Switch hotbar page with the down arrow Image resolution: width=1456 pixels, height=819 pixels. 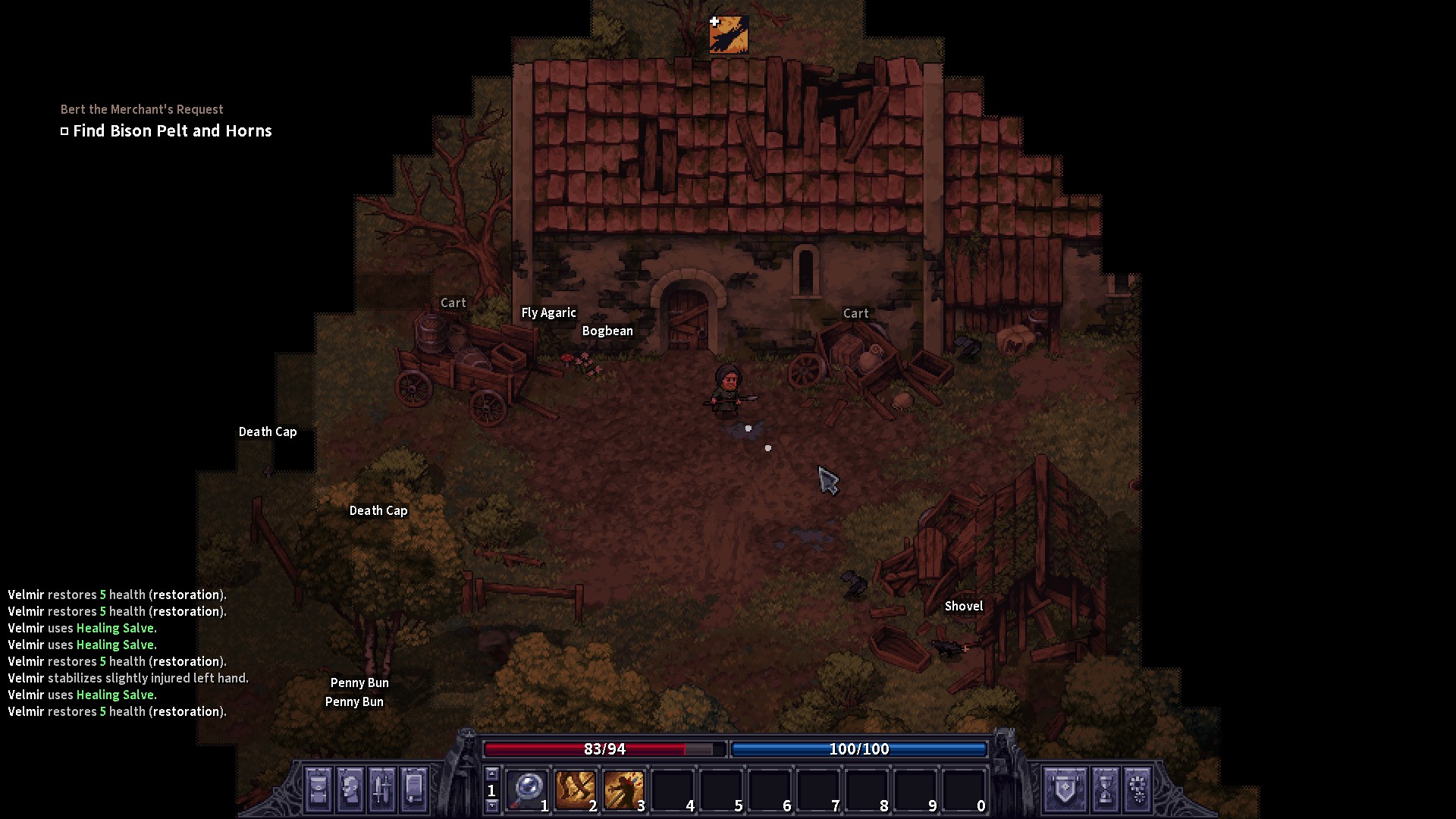point(491,806)
